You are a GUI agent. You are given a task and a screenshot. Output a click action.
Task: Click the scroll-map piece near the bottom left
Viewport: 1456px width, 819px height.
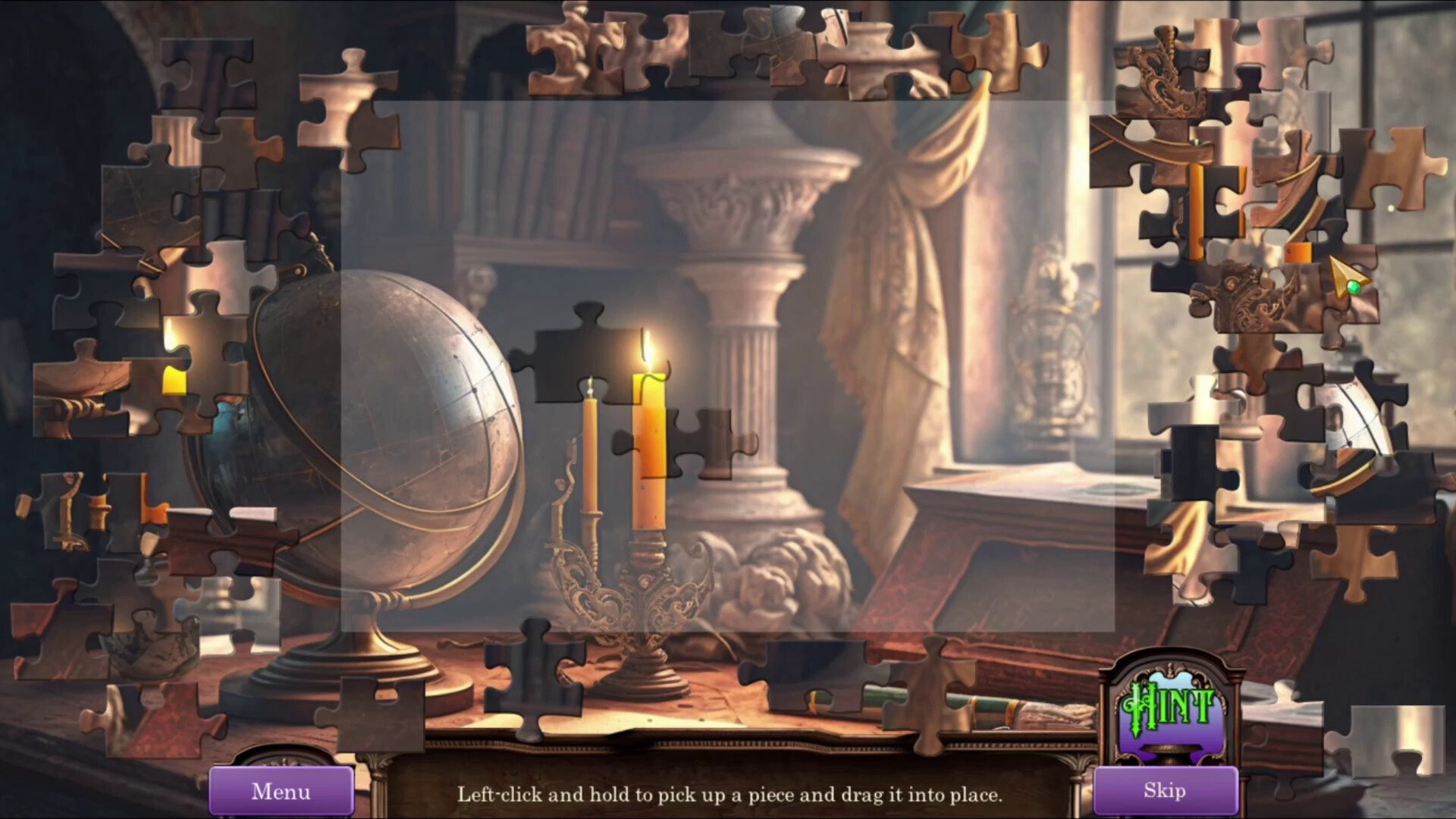click(x=152, y=645)
